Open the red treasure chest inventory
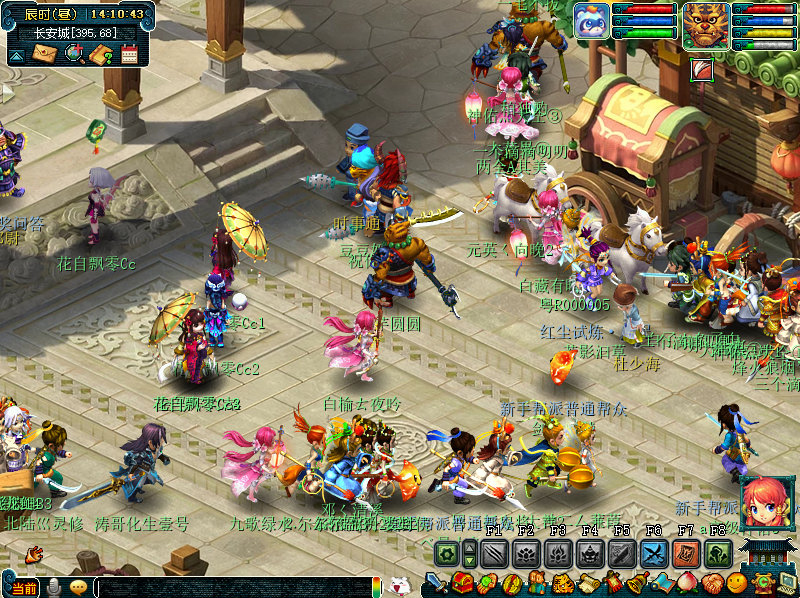 tap(462, 583)
